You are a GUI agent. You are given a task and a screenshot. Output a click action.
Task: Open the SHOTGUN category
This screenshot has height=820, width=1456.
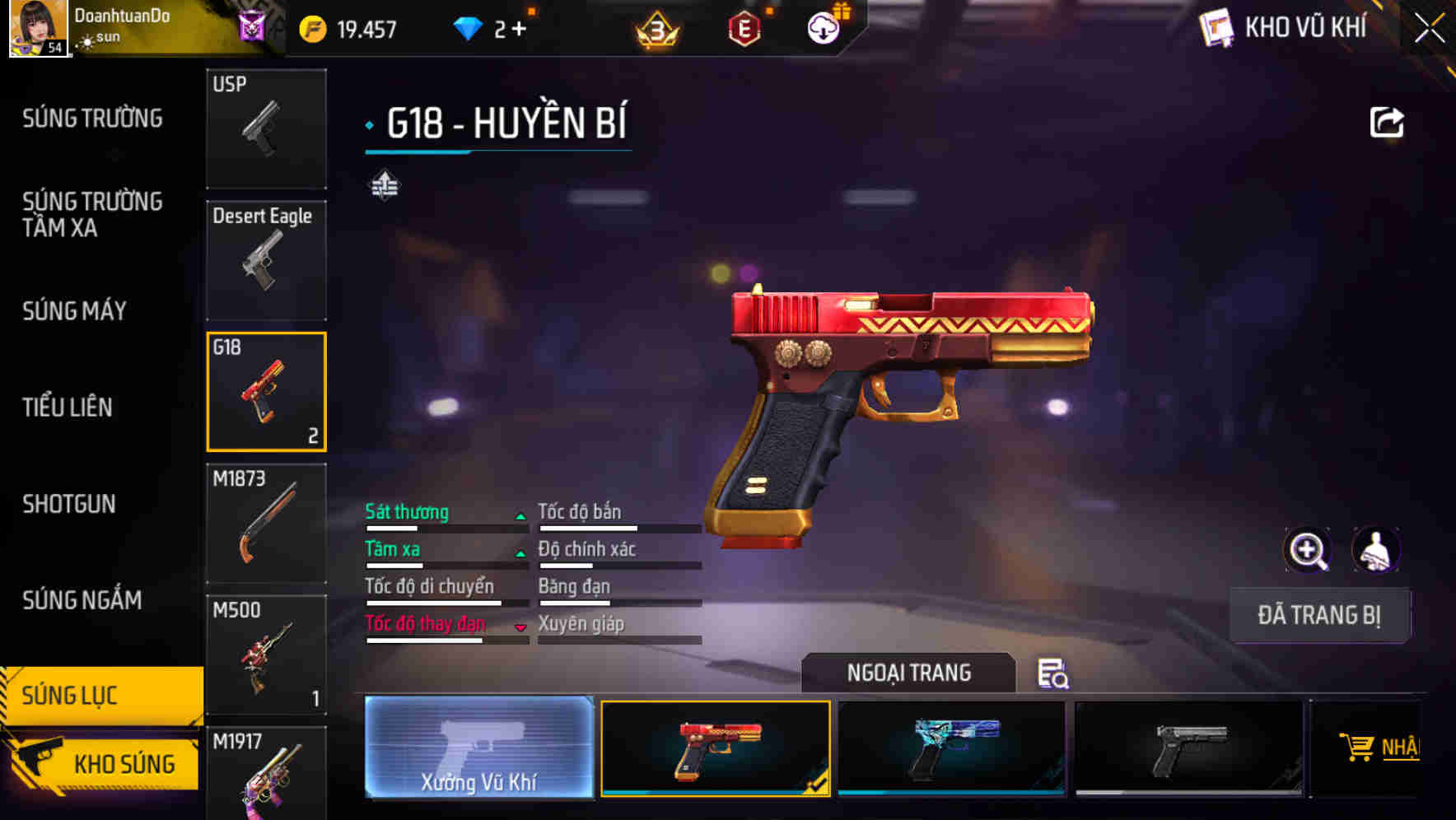[x=69, y=503]
